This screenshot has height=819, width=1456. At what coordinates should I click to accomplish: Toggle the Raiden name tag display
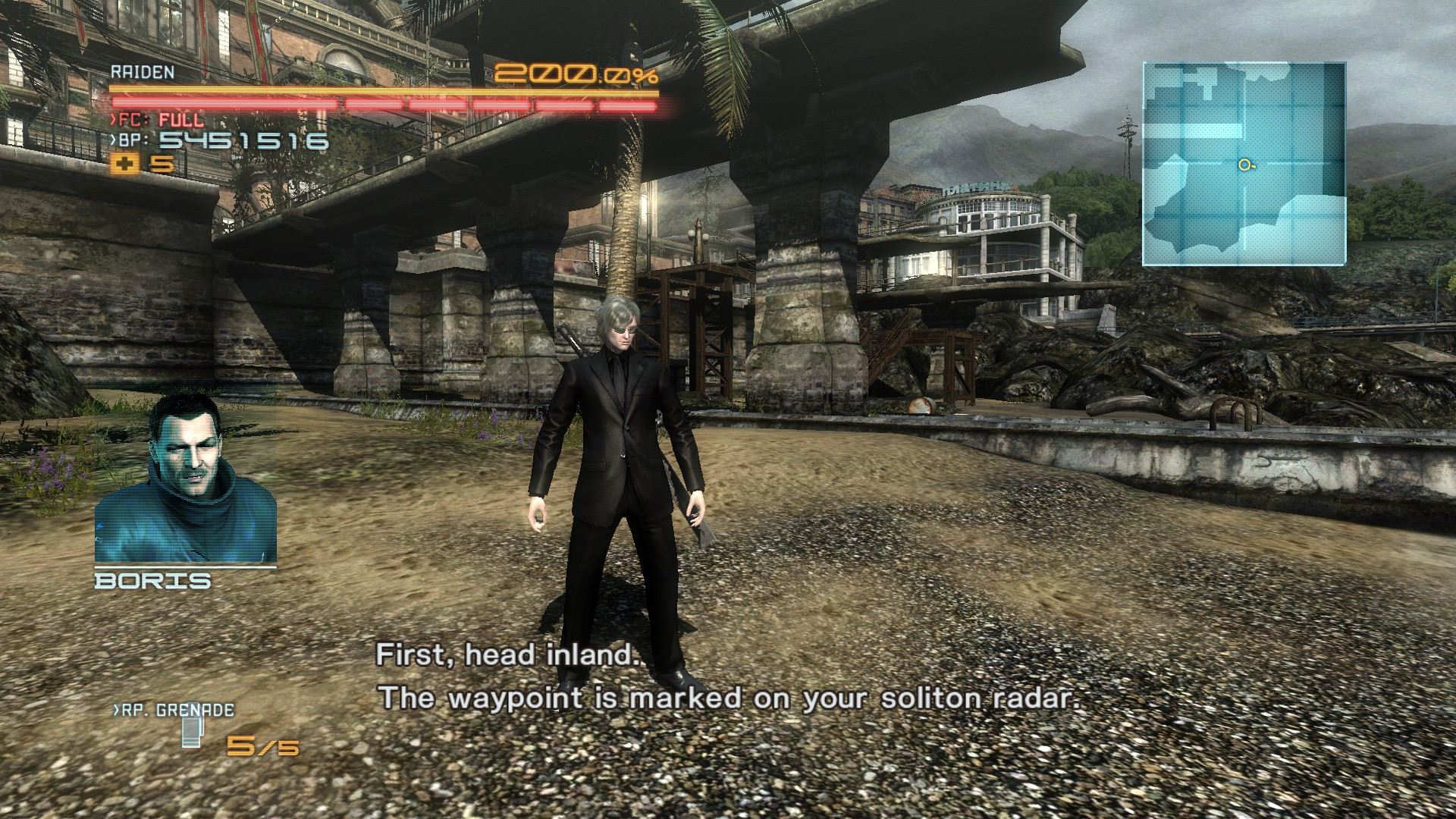[143, 74]
